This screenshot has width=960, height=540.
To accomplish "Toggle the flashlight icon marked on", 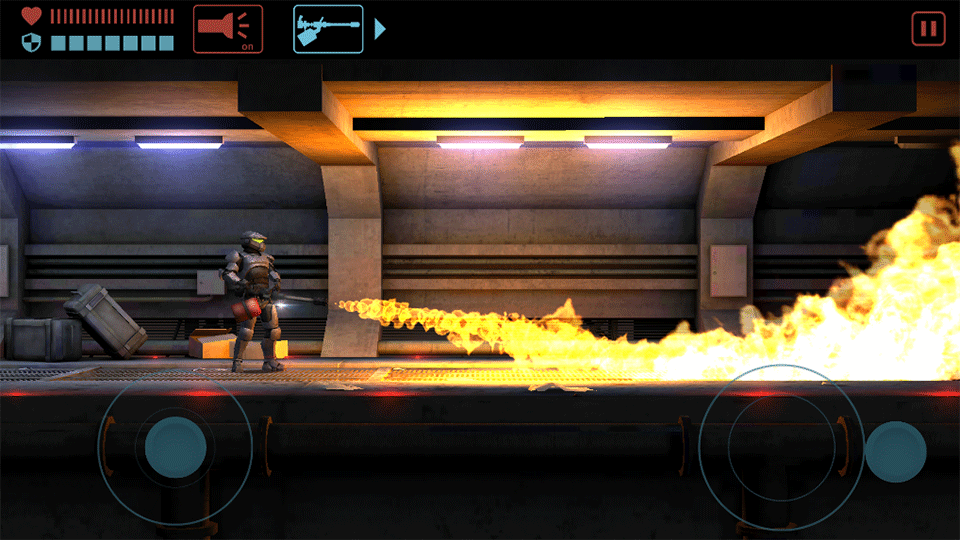I will coord(228,28).
